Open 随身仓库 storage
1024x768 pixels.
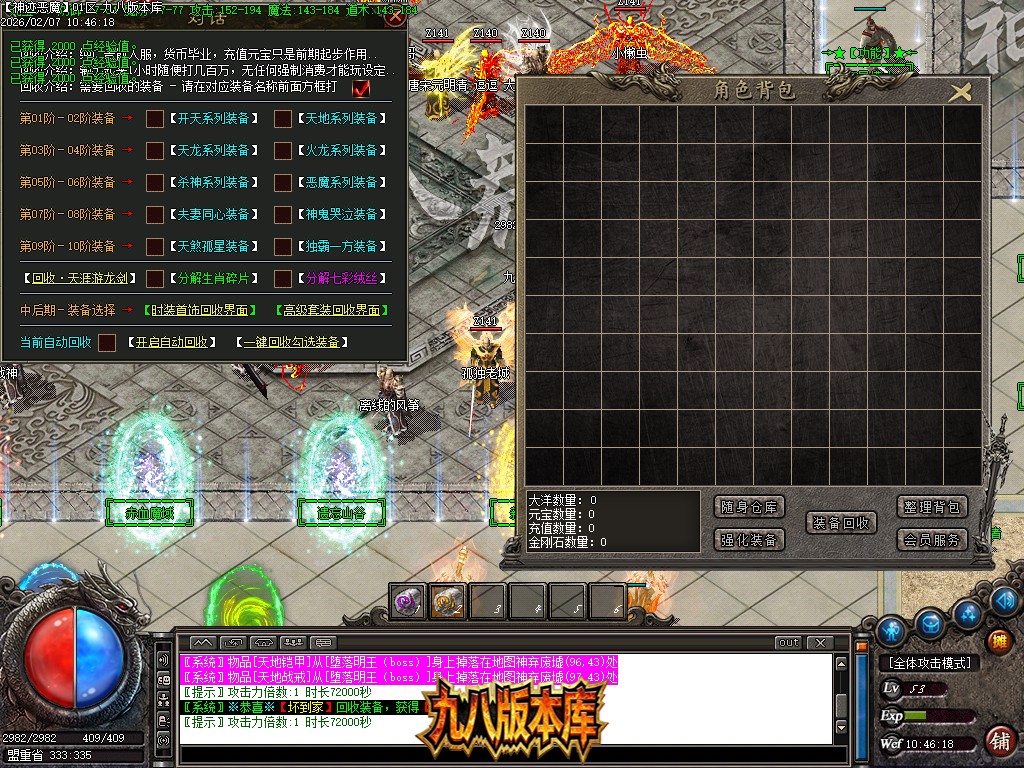coord(750,507)
